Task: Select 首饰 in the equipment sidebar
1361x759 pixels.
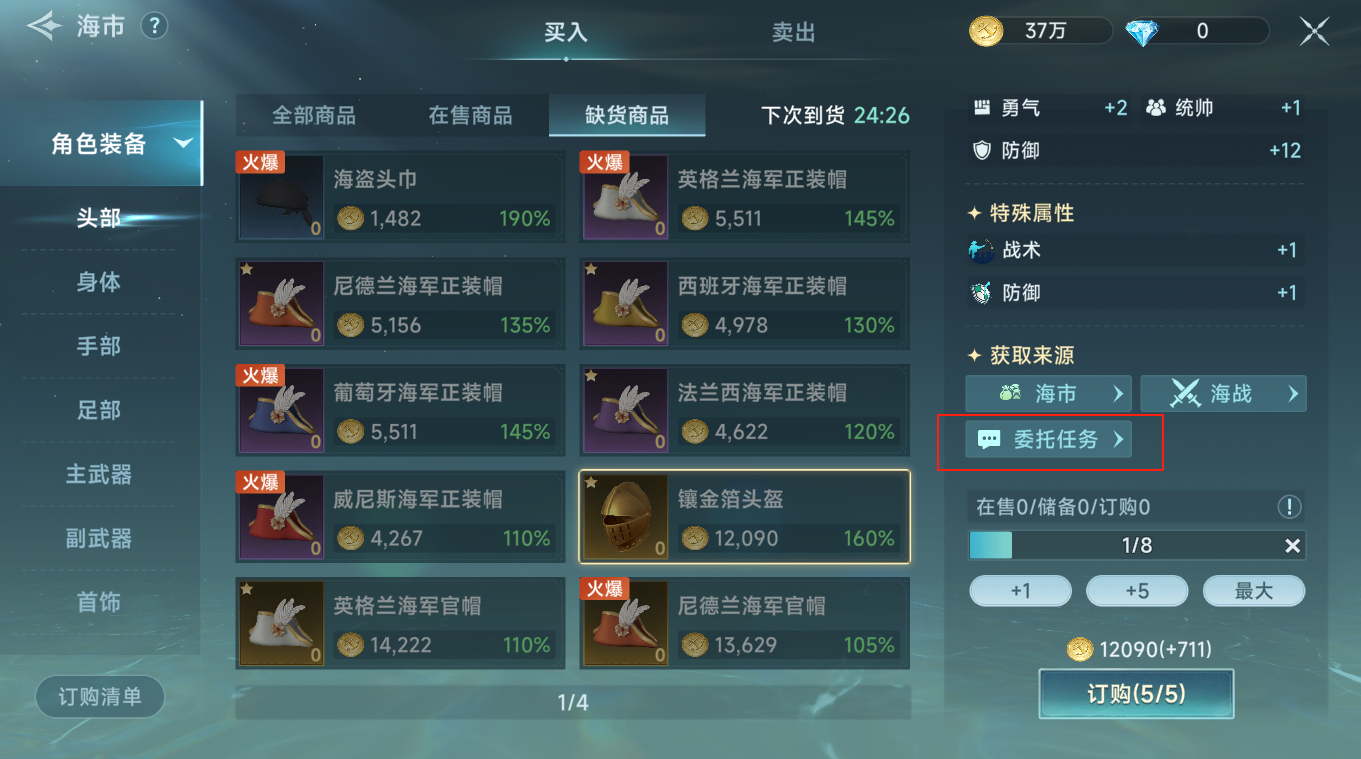Action: click(x=99, y=603)
